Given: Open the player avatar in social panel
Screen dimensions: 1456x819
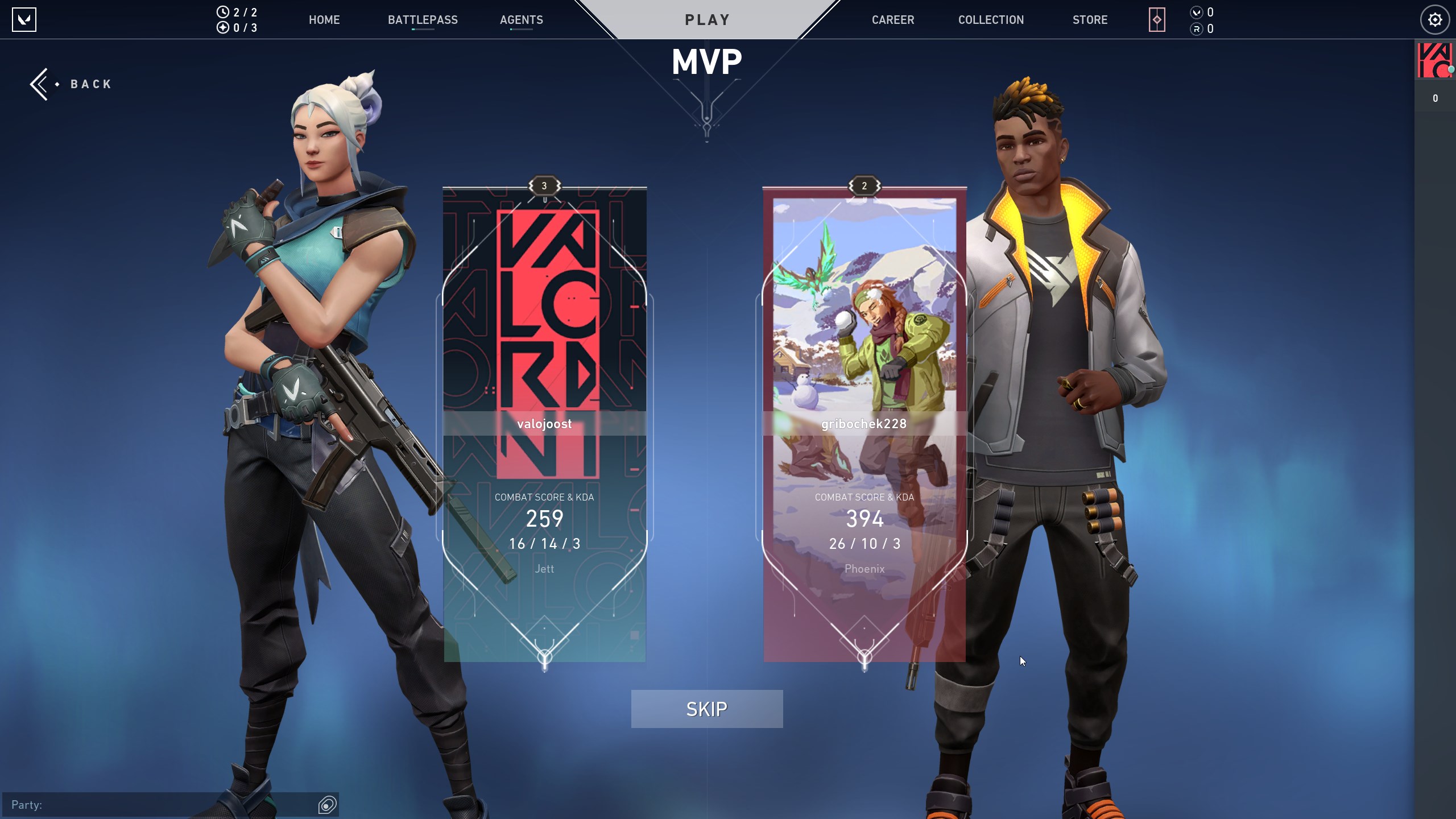Looking at the screenshot, I should click(1434, 60).
